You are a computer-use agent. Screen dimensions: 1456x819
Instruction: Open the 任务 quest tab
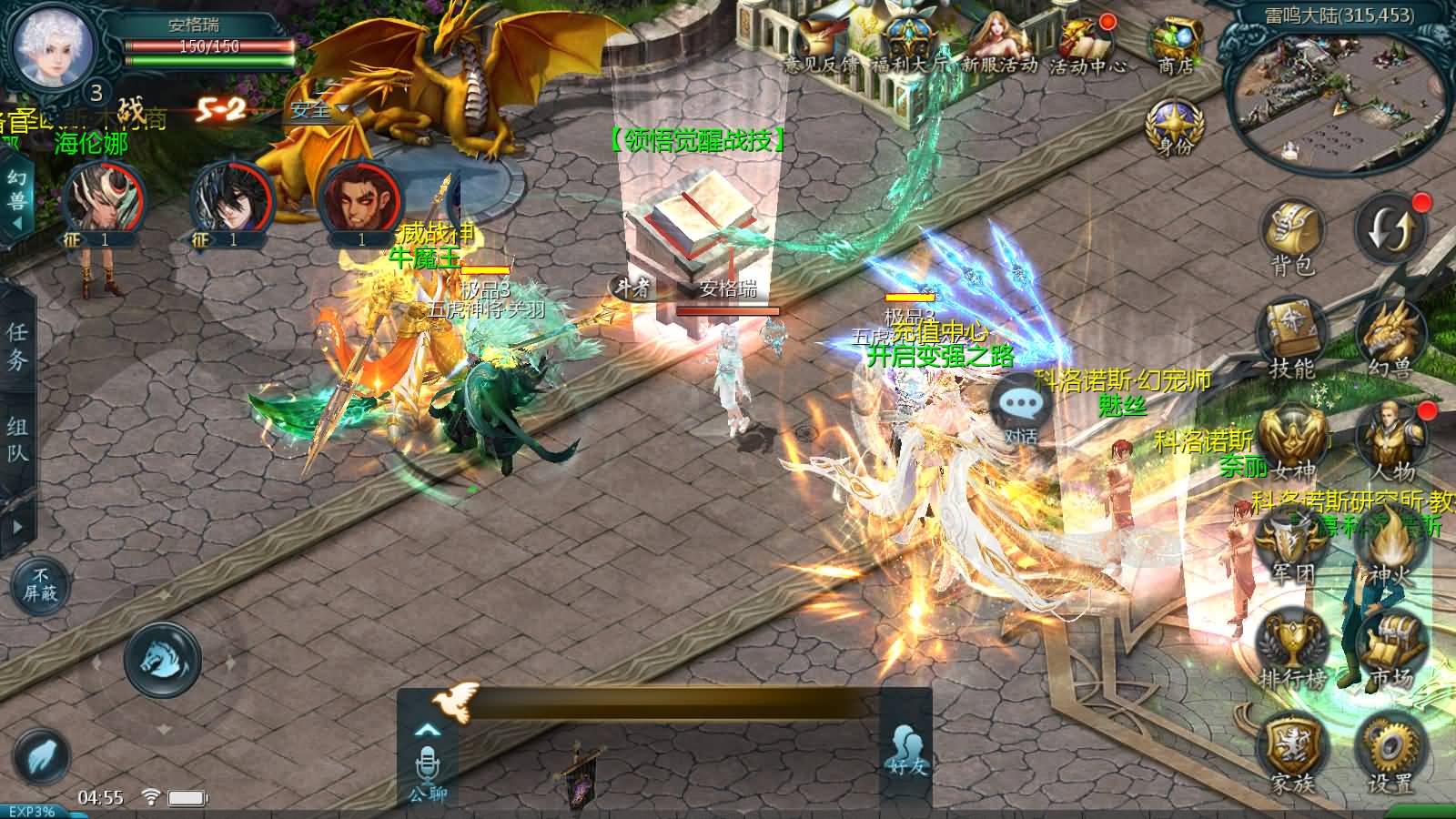17,346
